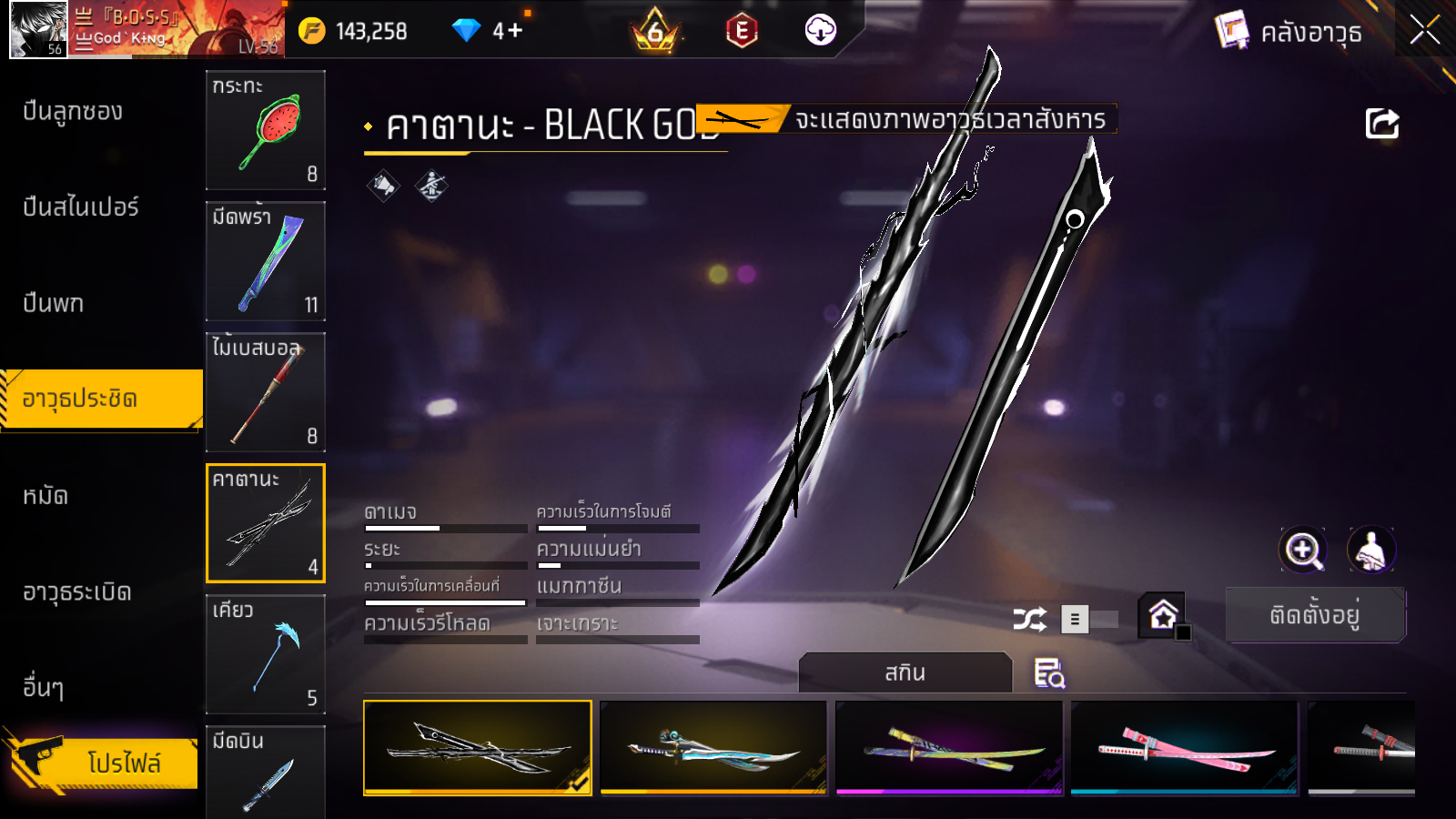Viewport: 1456px width, 819px height.
Task: Add diamonds with the plus button
Action: click(x=515, y=31)
